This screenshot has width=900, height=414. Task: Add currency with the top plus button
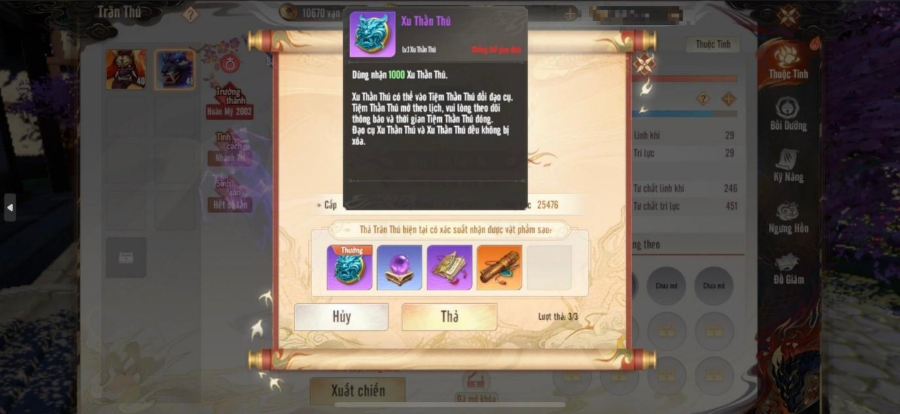569,14
